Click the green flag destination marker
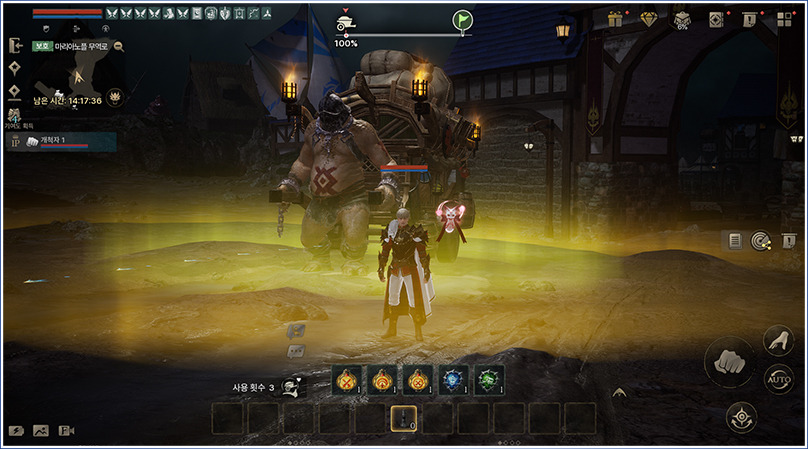Screen dimensions: 808x449 (x=462, y=20)
